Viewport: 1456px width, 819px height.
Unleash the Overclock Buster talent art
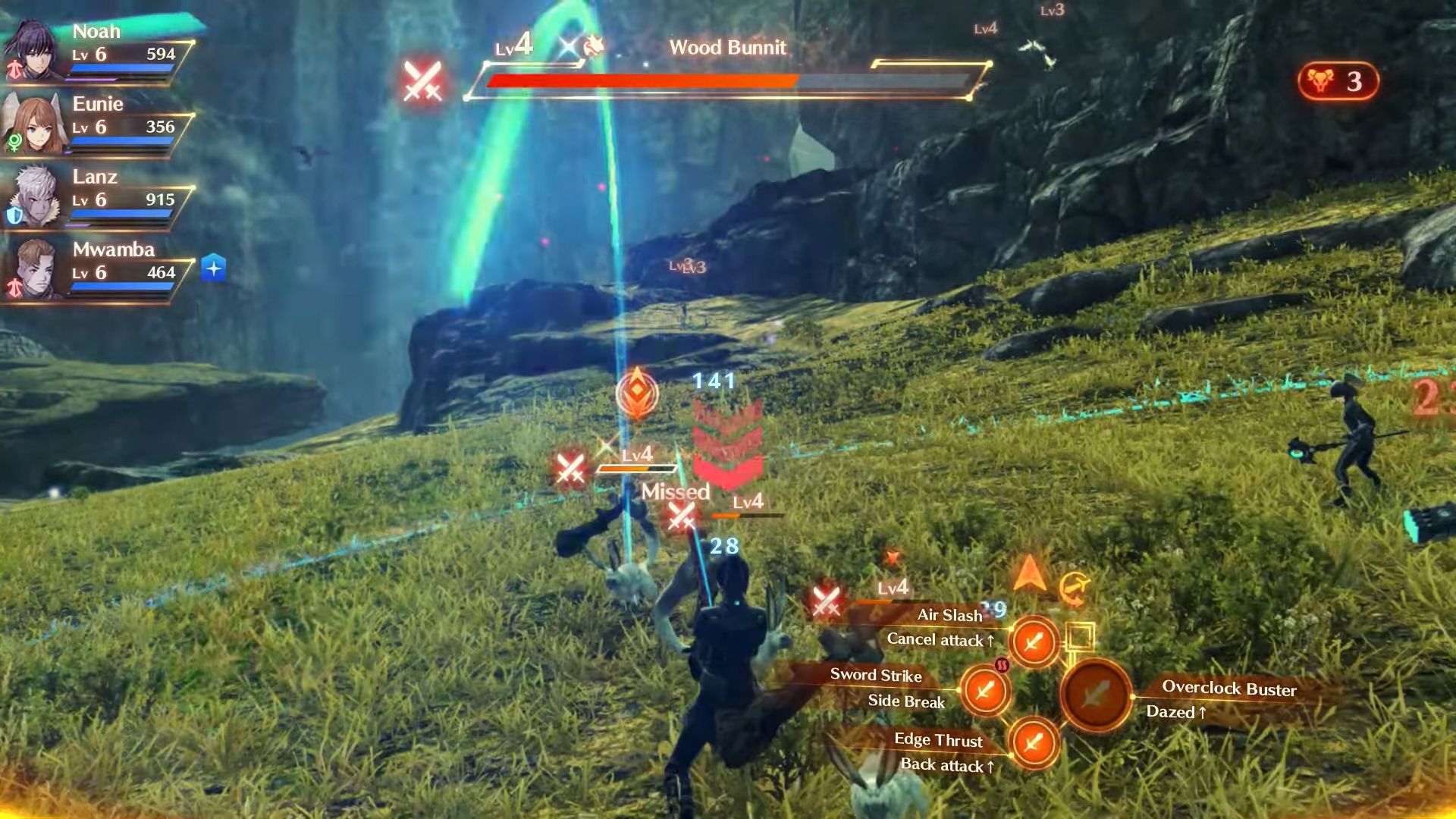pyautogui.click(x=1095, y=694)
